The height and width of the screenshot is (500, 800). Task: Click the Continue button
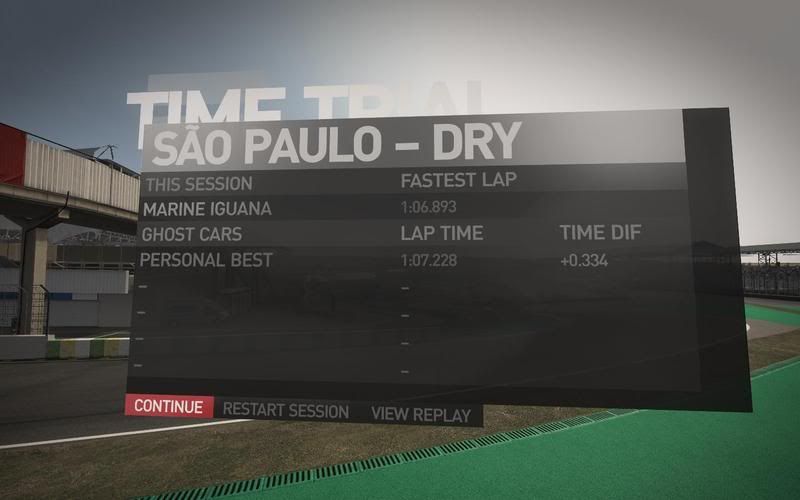point(169,407)
